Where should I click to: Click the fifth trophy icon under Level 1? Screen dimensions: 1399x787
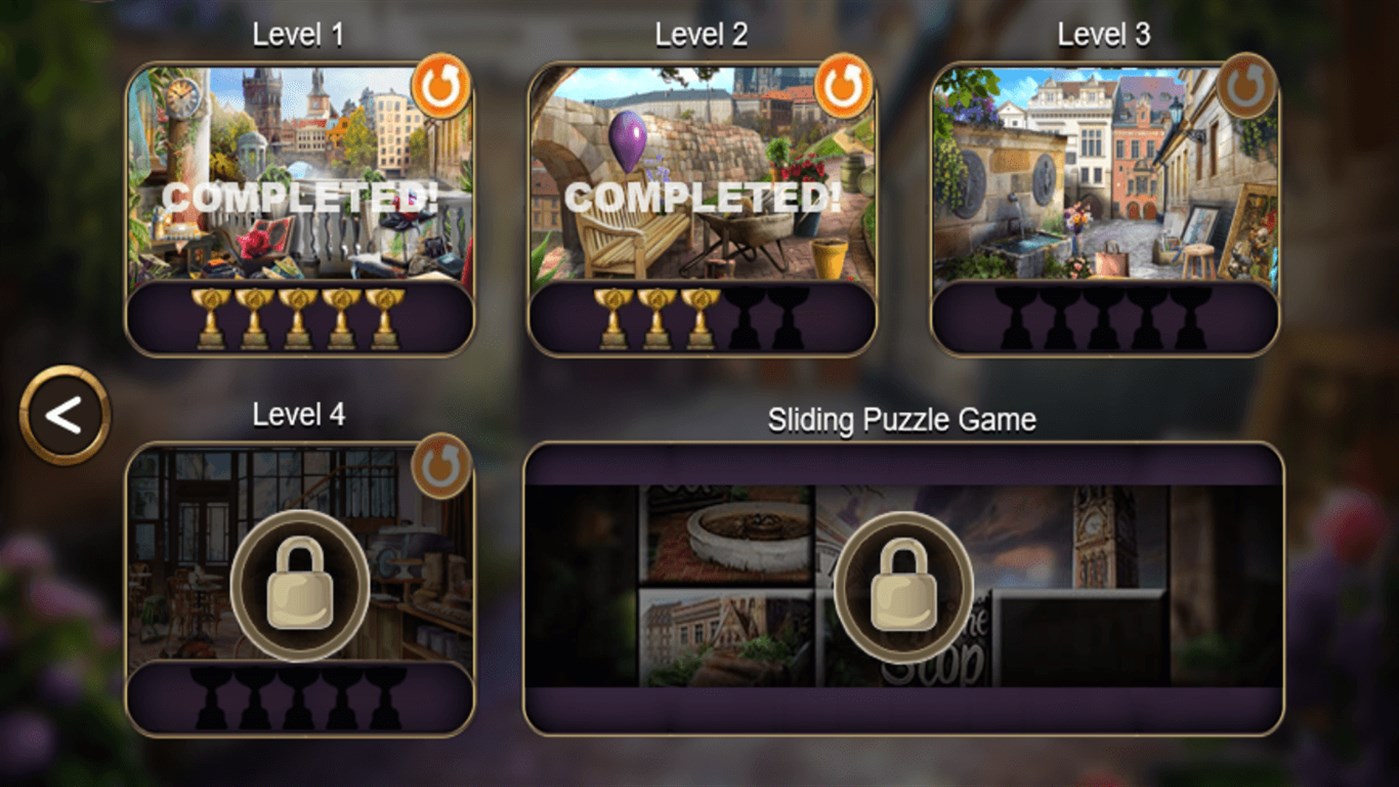tap(387, 316)
